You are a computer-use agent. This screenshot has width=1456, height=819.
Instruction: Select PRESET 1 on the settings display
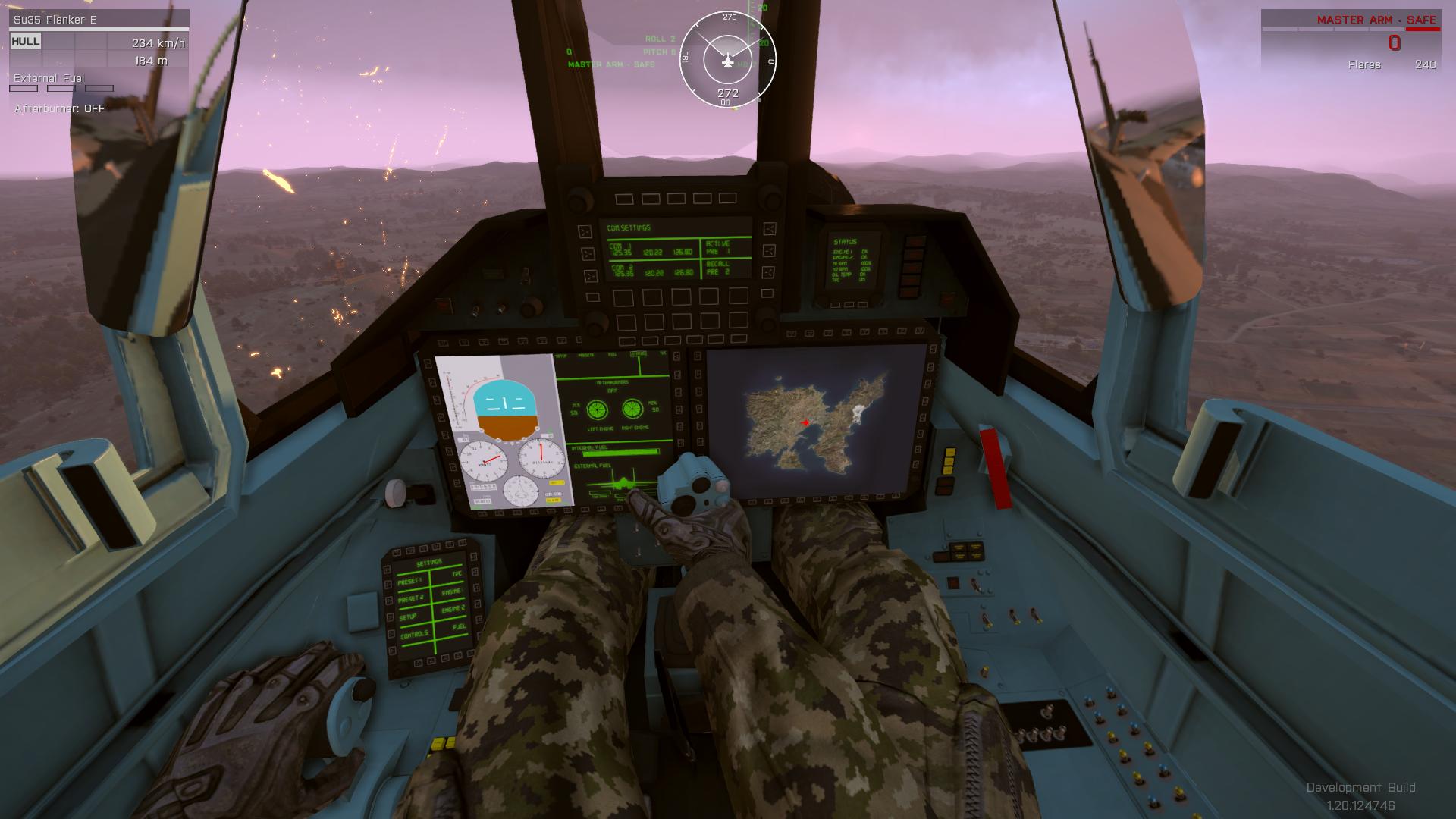[409, 581]
